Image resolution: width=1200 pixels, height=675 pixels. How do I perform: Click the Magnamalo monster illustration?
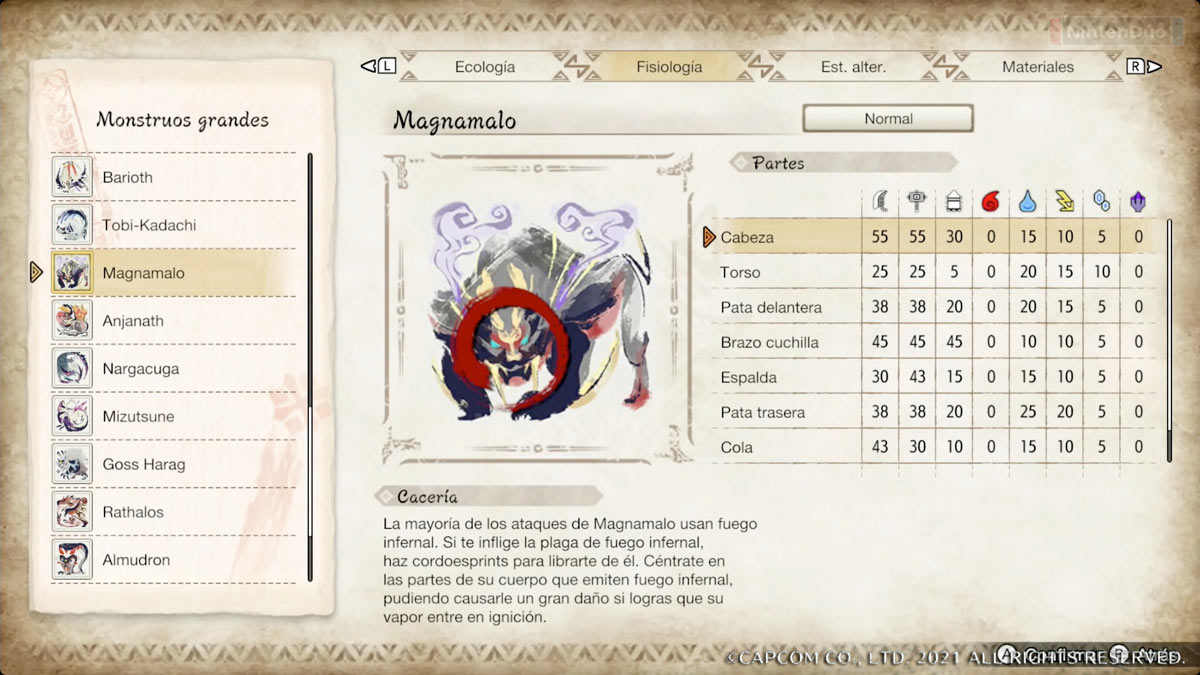538,309
